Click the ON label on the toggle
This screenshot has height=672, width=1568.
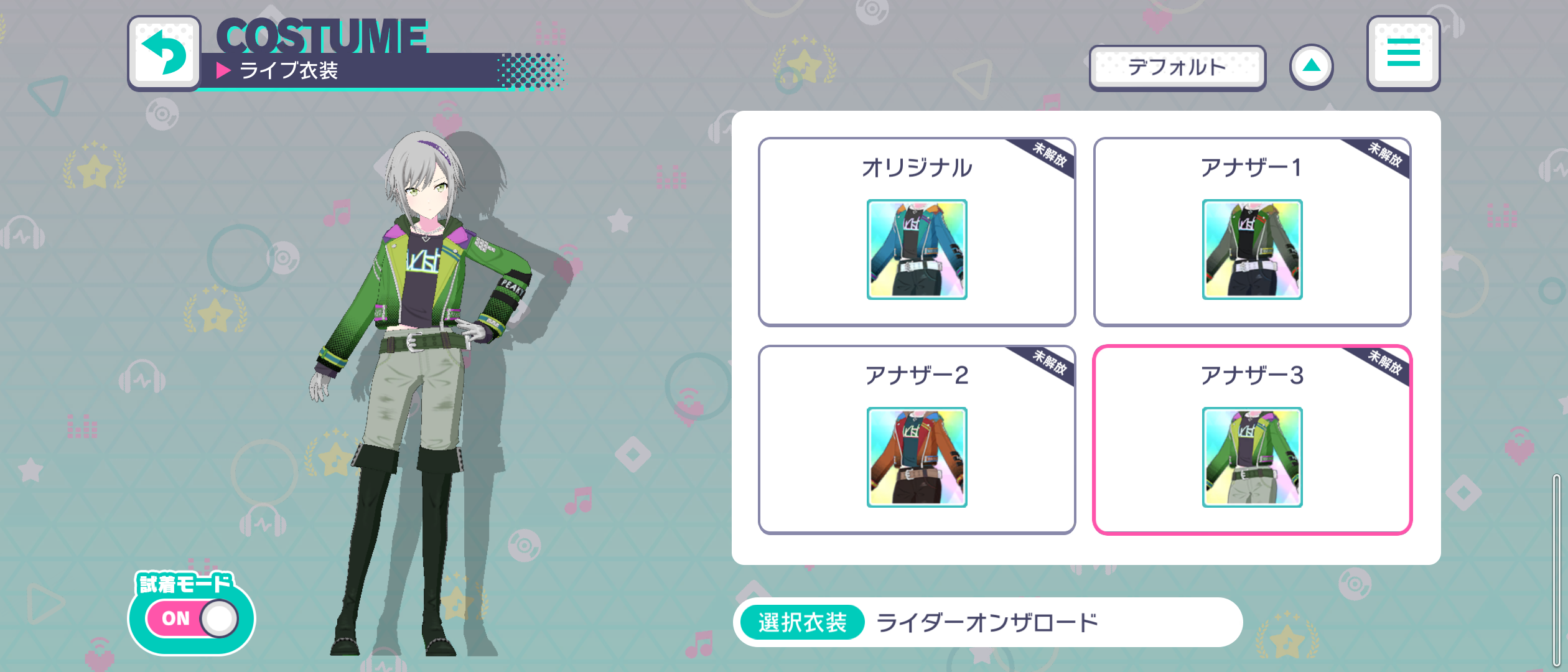point(177,618)
